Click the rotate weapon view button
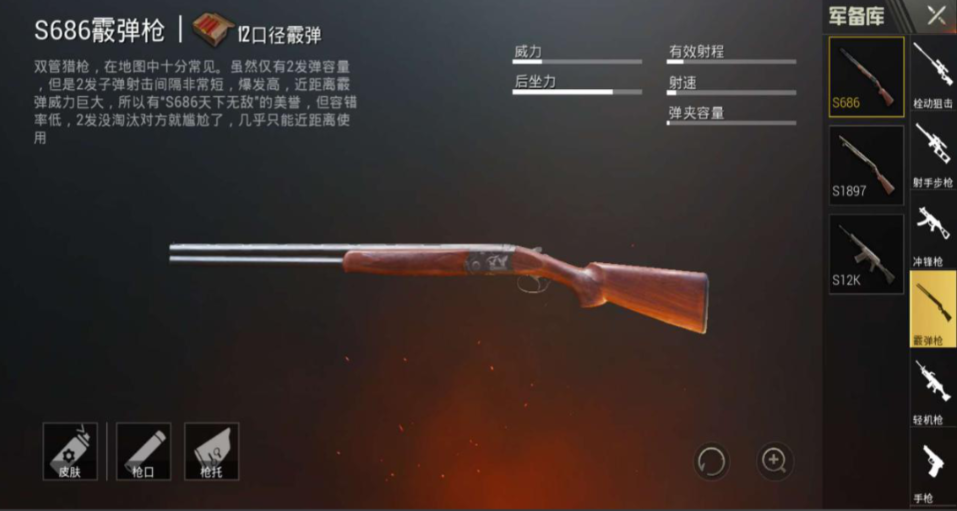This screenshot has width=957, height=511. tap(712, 461)
